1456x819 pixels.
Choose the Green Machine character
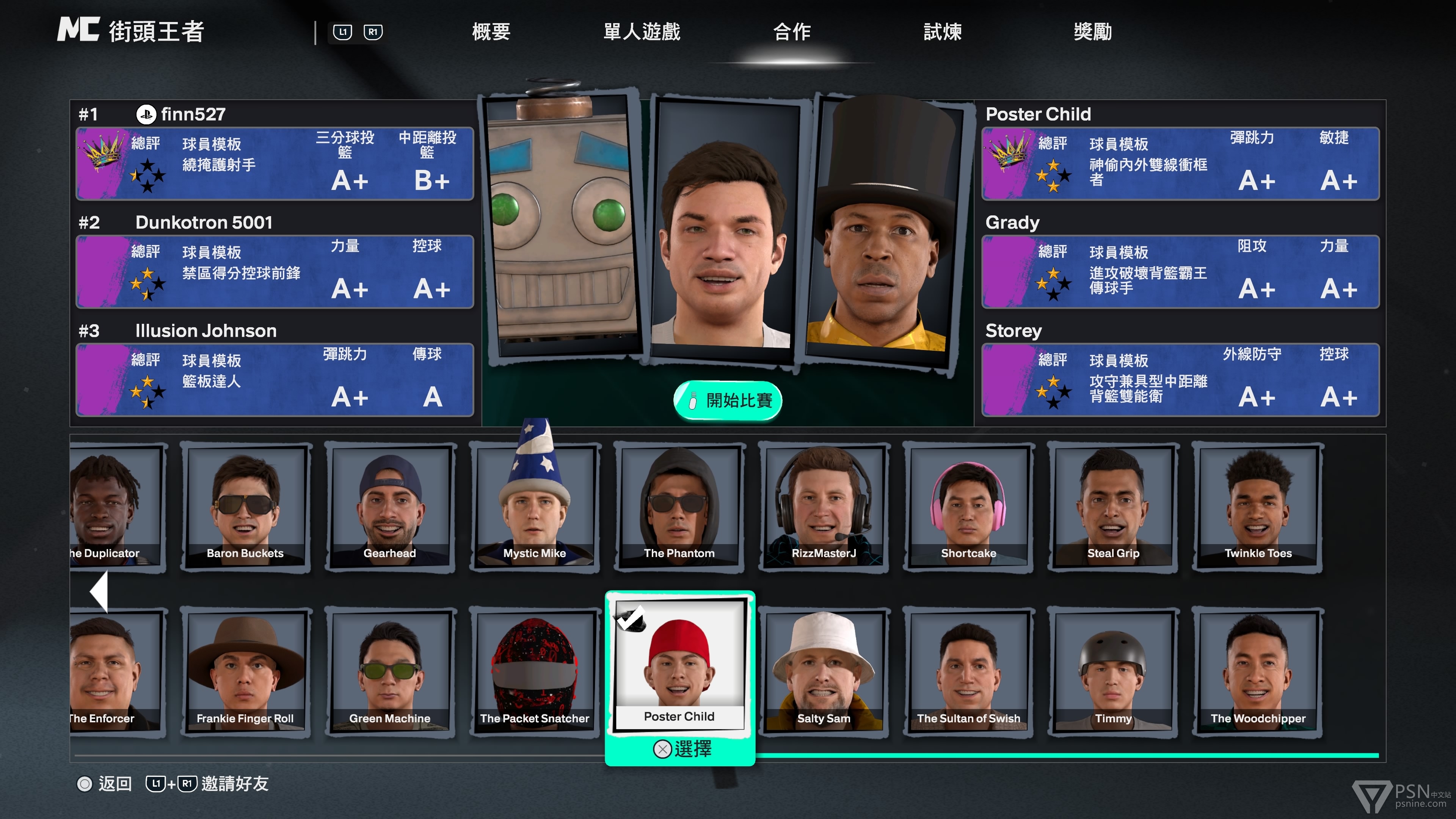click(390, 672)
